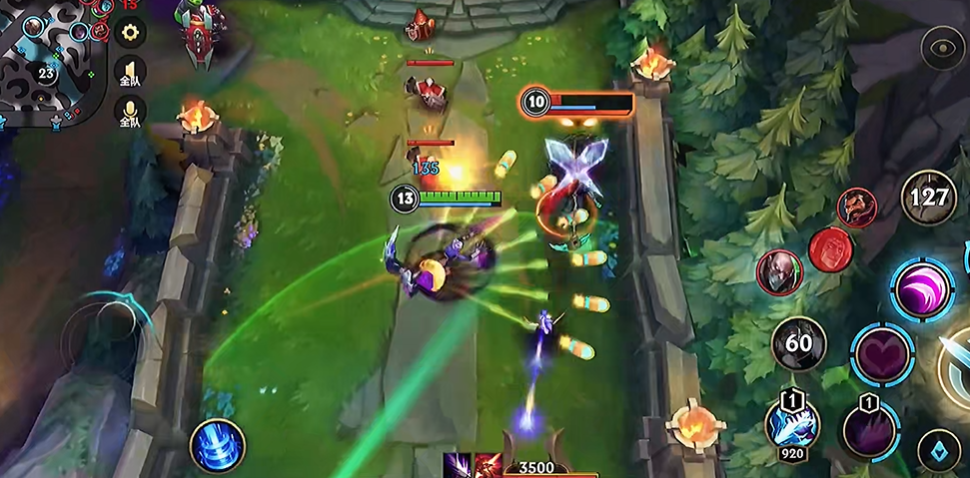
Task: Activate the purple claw slash ability
Action: tap(922, 289)
